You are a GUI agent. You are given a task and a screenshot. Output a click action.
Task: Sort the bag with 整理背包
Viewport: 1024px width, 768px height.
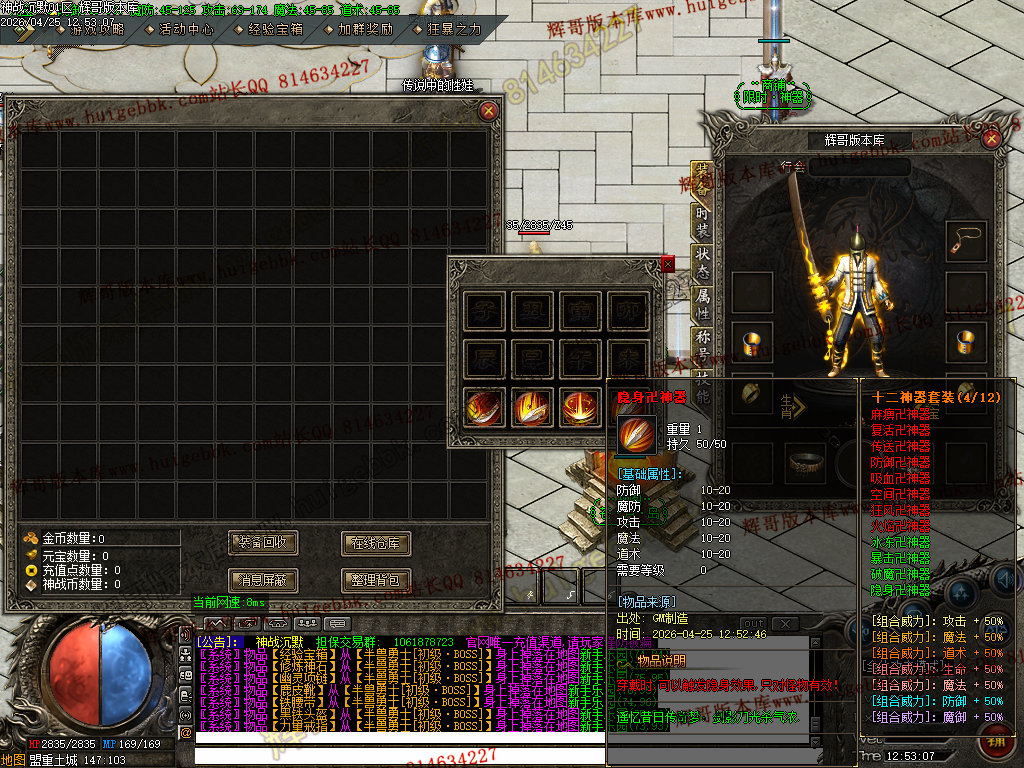point(376,579)
